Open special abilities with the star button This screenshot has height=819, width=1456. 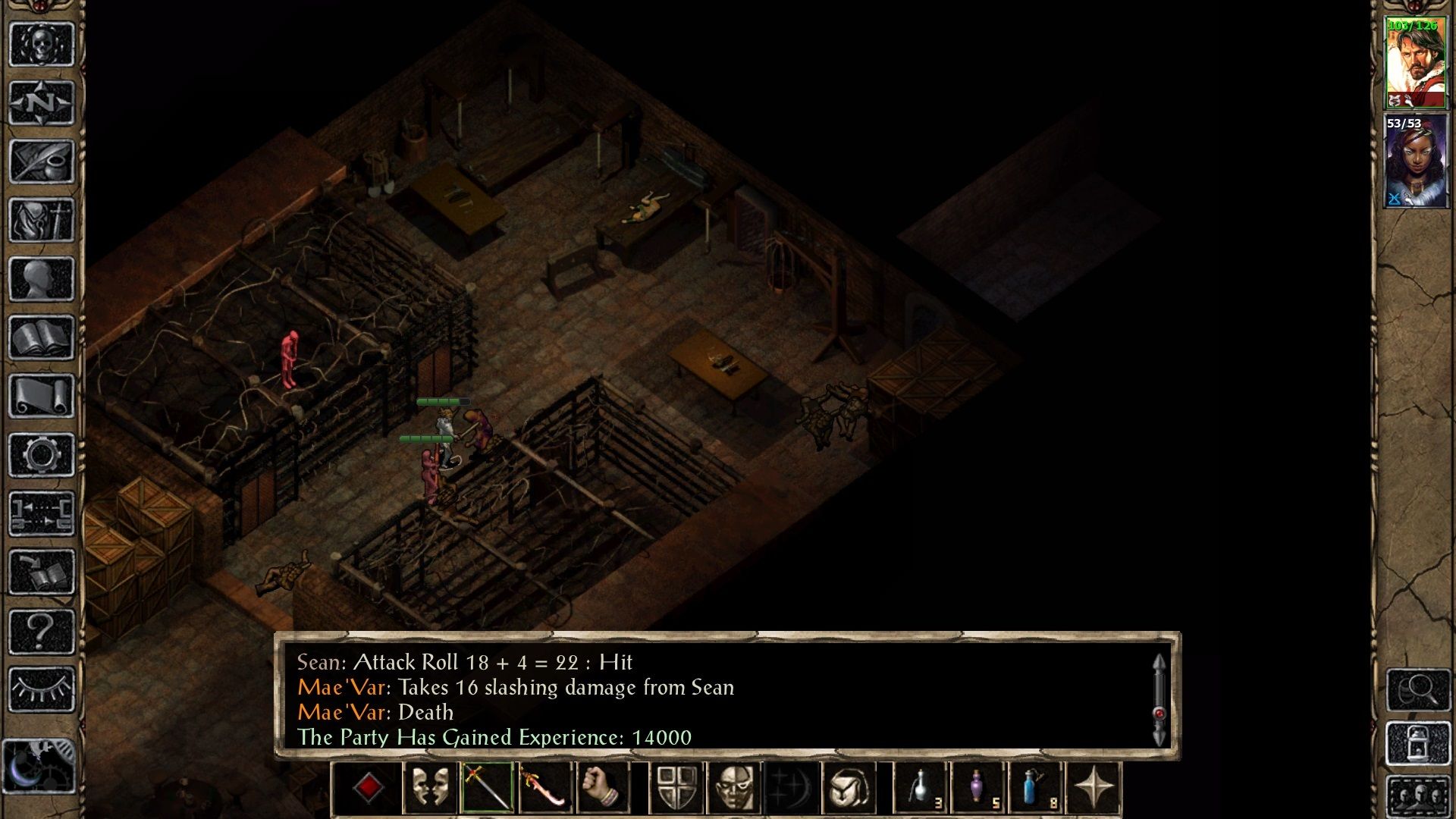coord(1094,788)
